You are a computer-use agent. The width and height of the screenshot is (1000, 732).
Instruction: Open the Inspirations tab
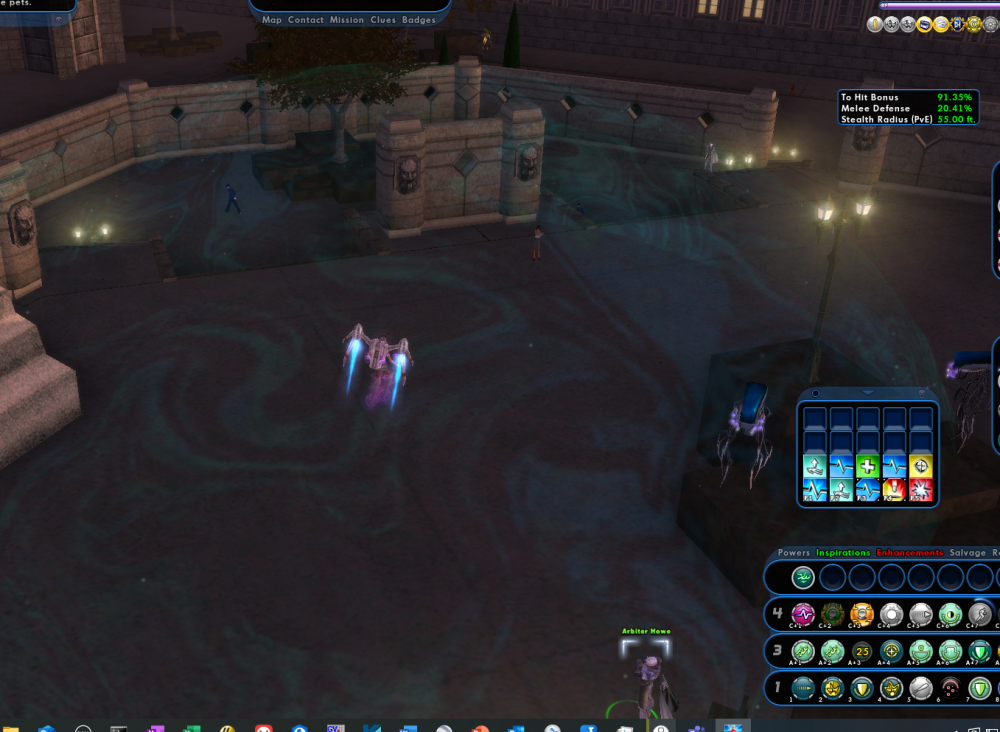tap(843, 553)
